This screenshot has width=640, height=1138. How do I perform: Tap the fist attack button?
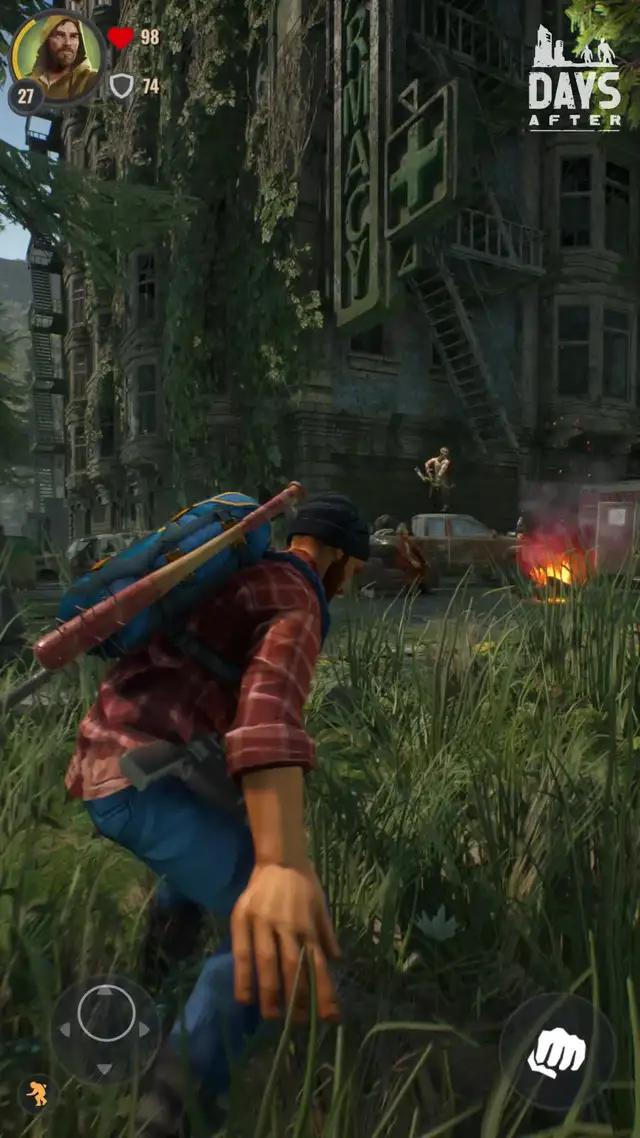pyautogui.click(x=557, y=1051)
